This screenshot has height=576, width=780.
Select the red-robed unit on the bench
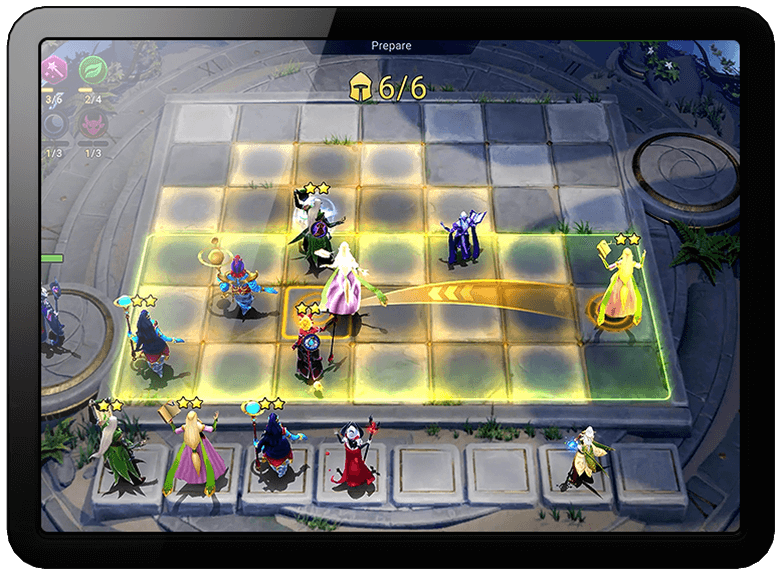[355, 455]
